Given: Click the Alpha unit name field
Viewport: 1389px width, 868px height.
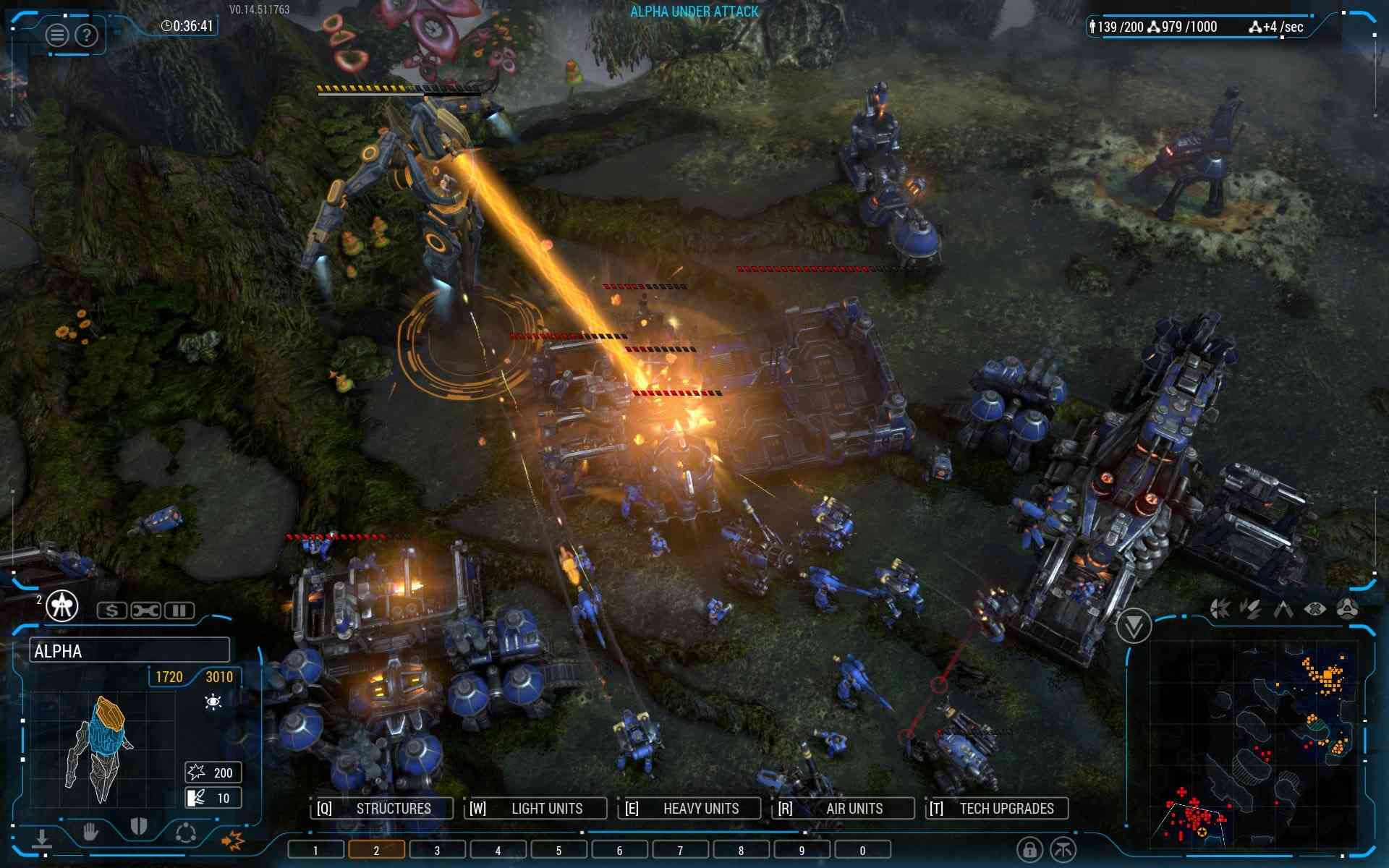Looking at the screenshot, I should click(129, 650).
